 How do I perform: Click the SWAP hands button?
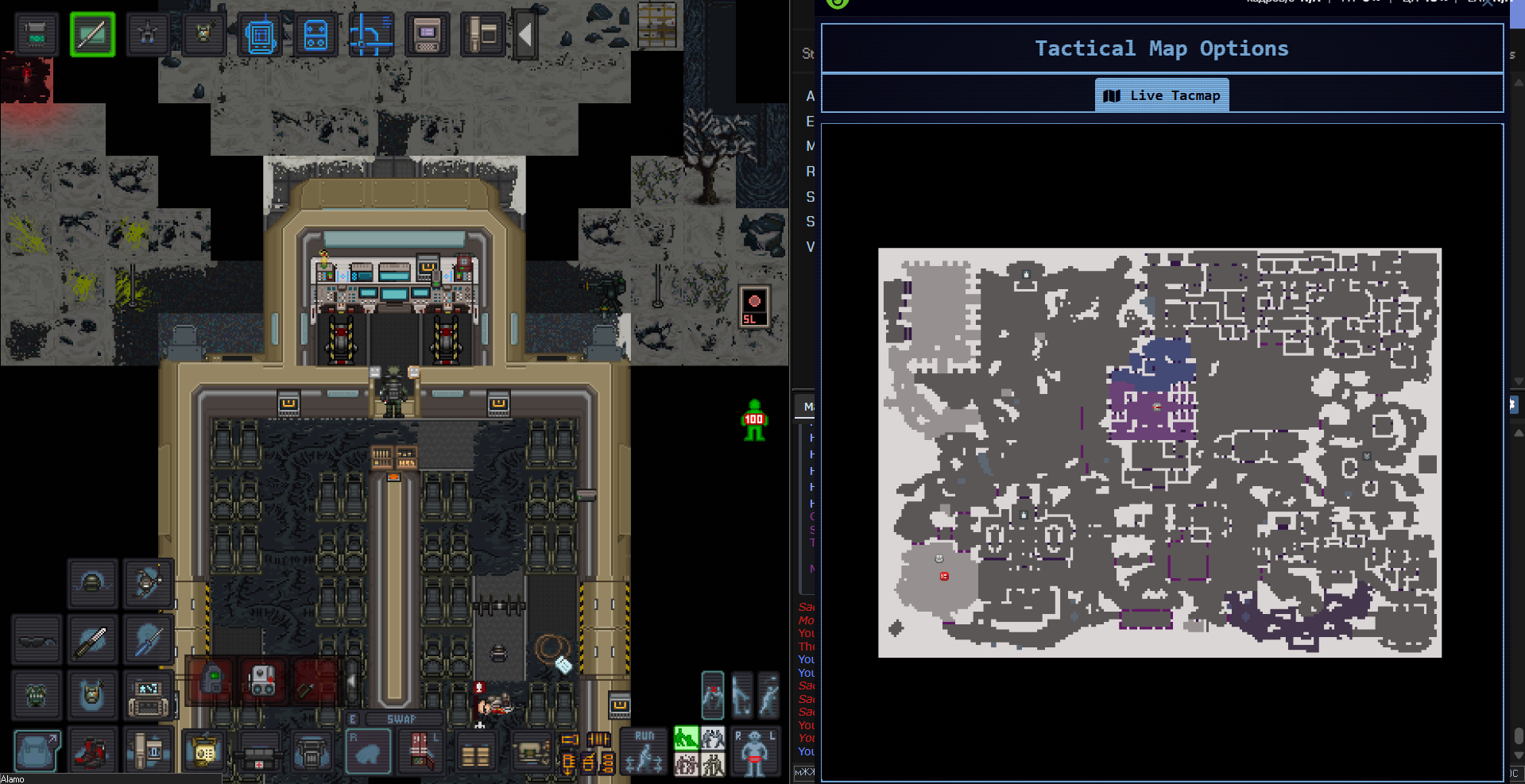pyautogui.click(x=401, y=719)
